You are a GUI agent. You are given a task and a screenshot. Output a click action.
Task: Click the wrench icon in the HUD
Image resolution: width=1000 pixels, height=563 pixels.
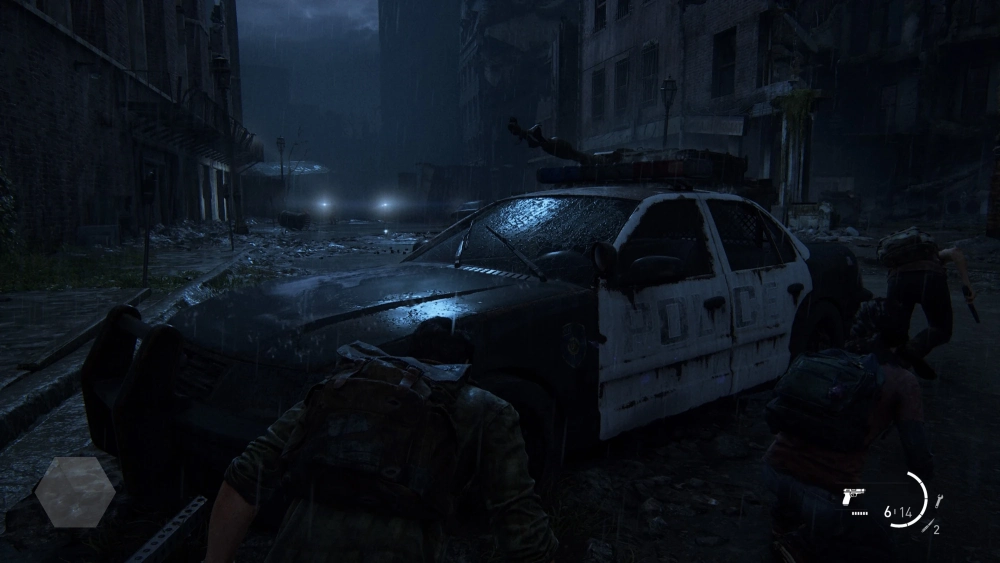coord(939,501)
